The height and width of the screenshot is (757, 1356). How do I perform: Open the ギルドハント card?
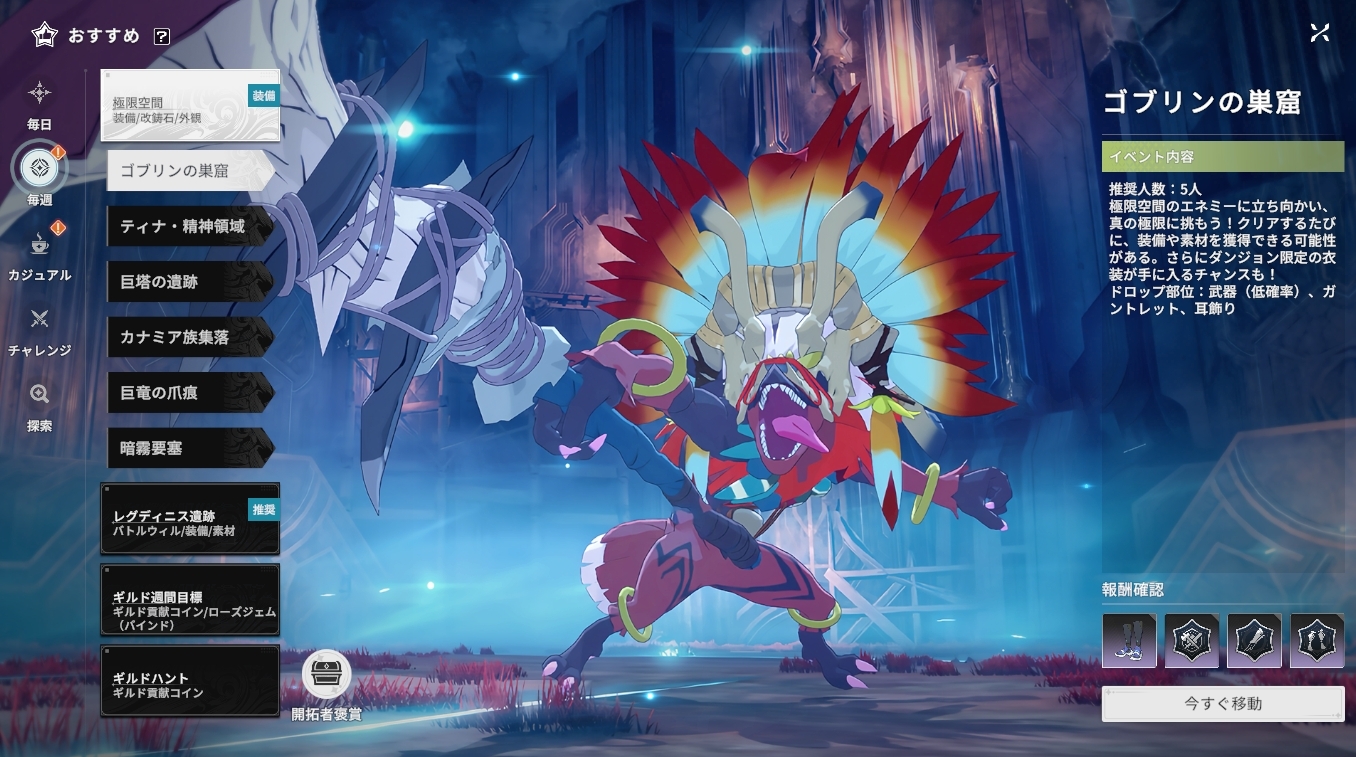click(x=190, y=681)
